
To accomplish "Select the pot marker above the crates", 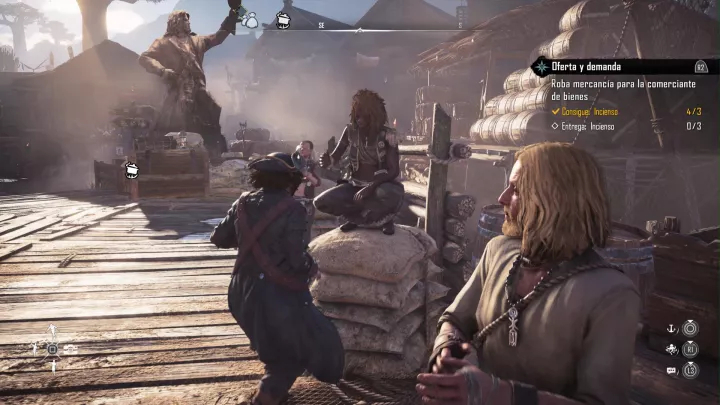I will click(131, 171).
